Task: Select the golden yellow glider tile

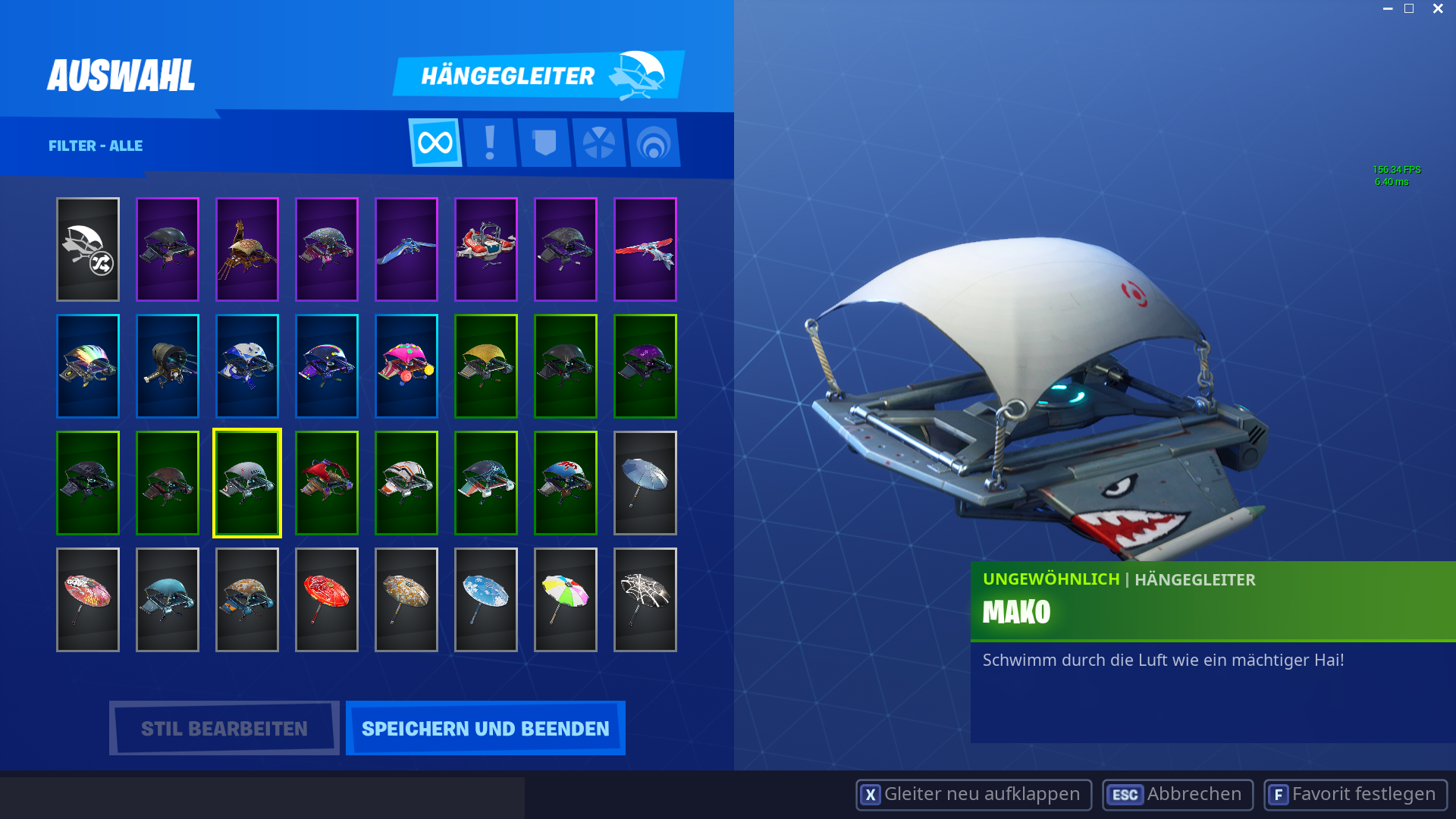Action: [486, 366]
